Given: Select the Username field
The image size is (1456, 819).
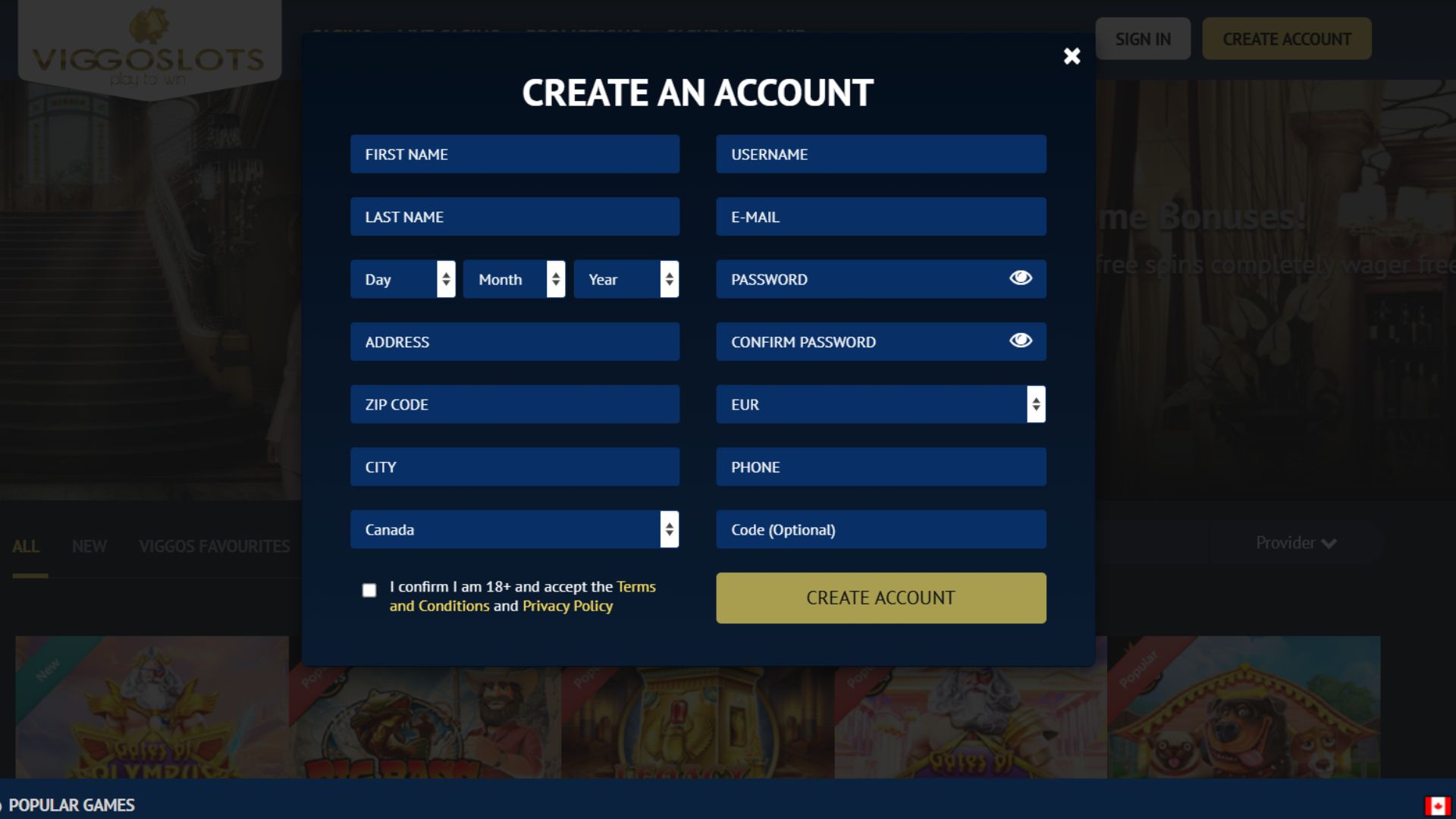Looking at the screenshot, I should click(880, 154).
